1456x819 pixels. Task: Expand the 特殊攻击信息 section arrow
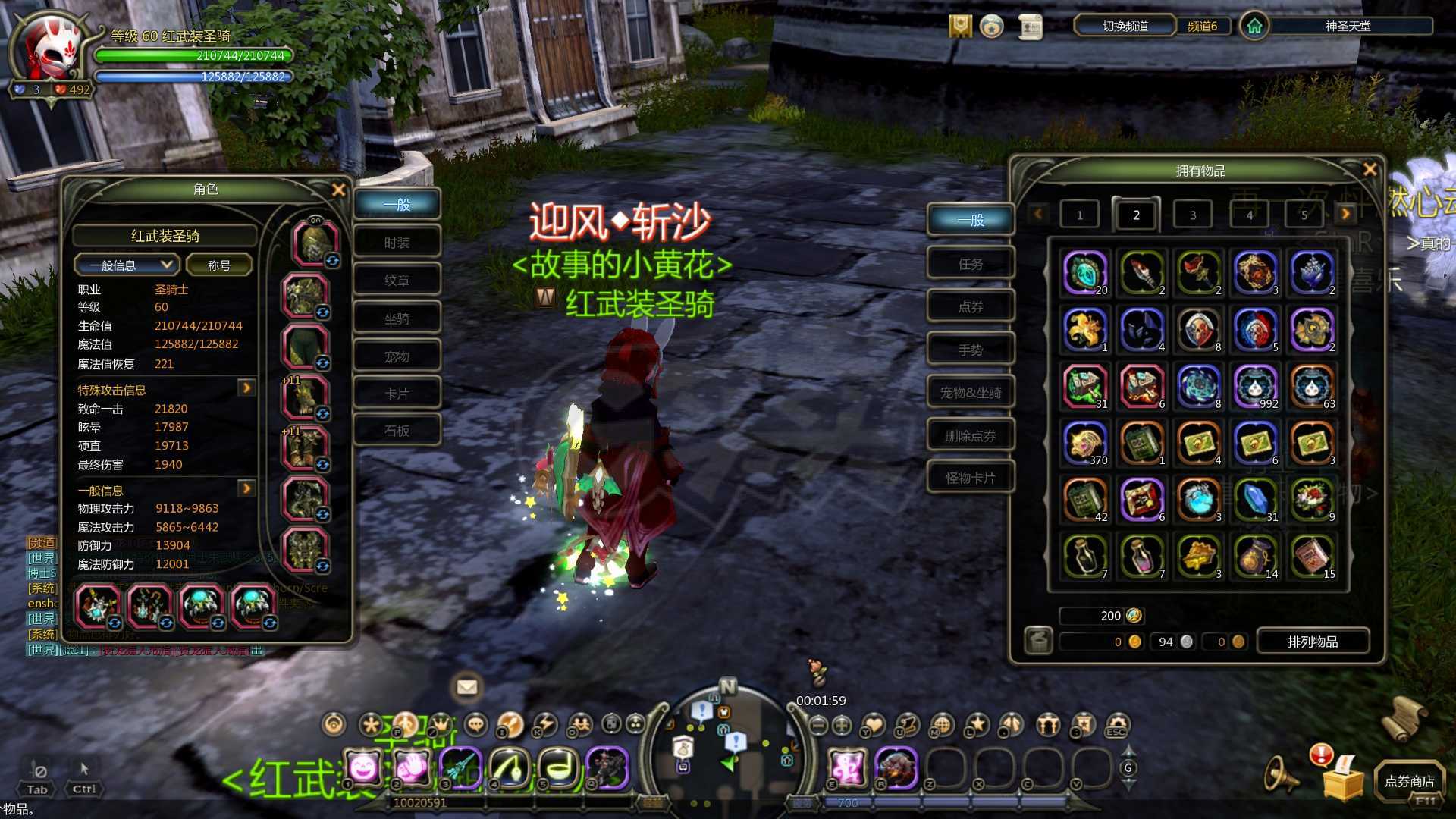pyautogui.click(x=246, y=388)
